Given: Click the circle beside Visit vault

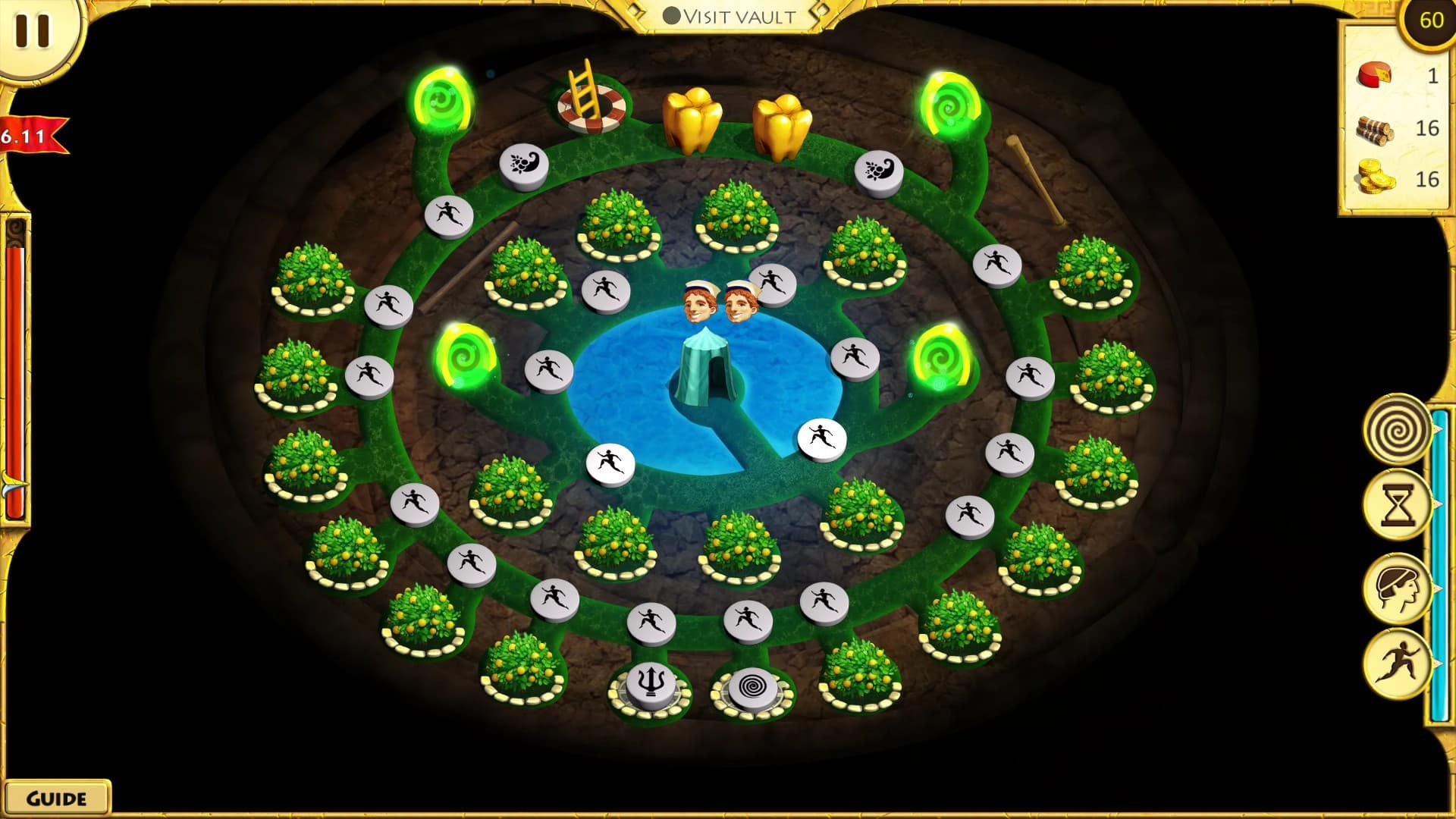Looking at the screenshot, I should pos(672,13).
